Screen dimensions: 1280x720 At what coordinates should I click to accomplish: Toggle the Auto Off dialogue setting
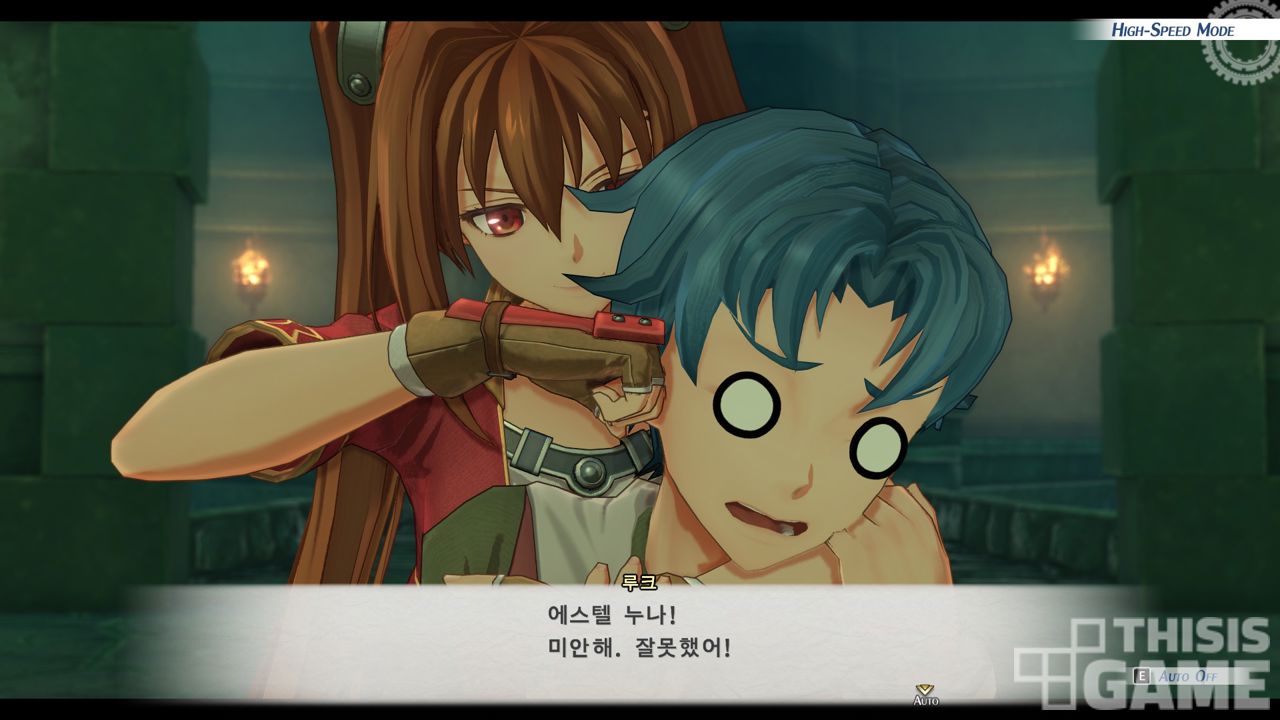(x=1186, y=677)
